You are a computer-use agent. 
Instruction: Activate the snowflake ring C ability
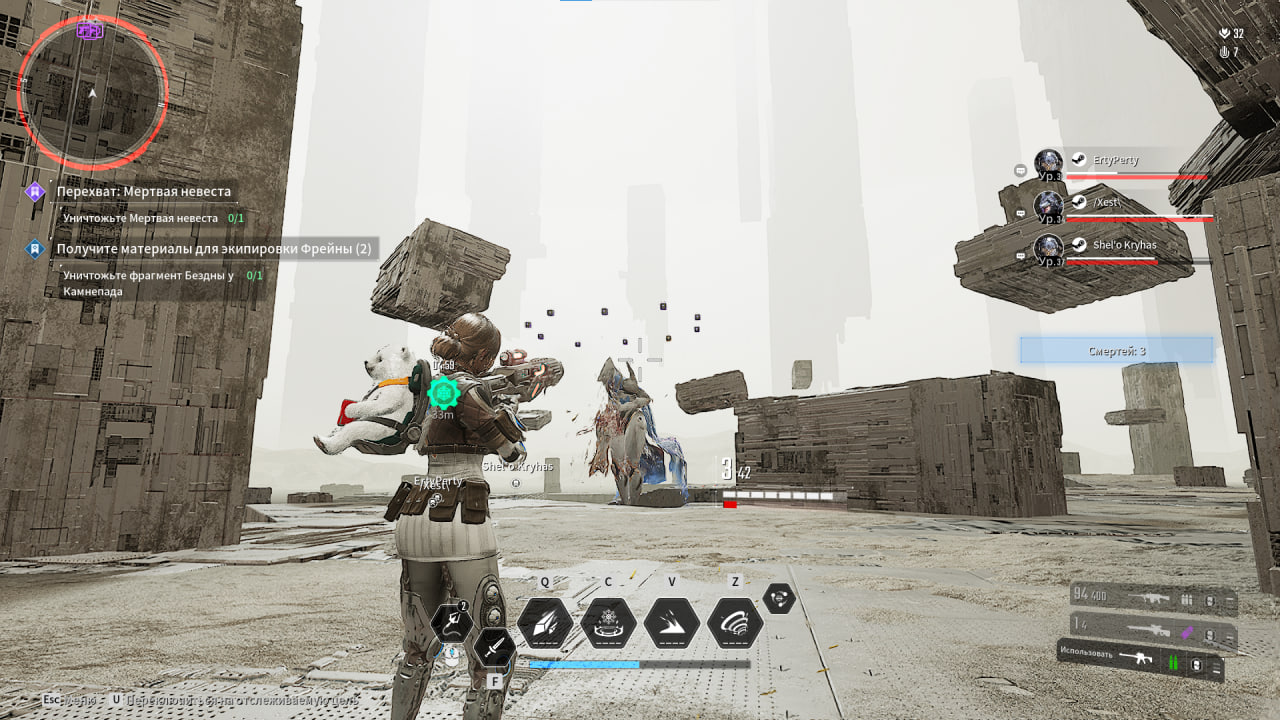pyautogui.click(x=608, y=623)
